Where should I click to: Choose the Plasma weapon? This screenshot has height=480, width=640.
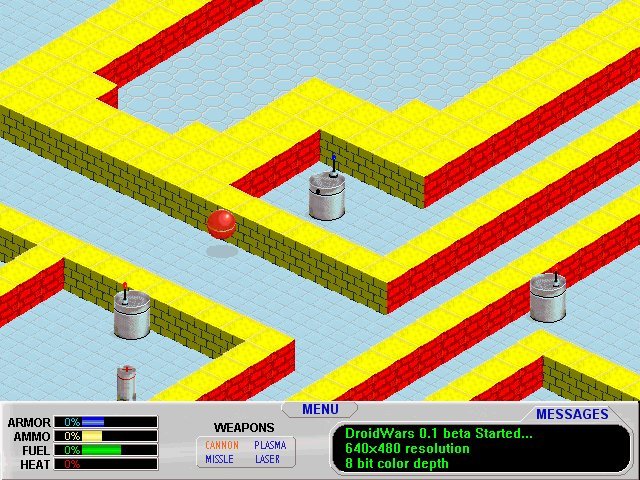(x=269, y=445)
